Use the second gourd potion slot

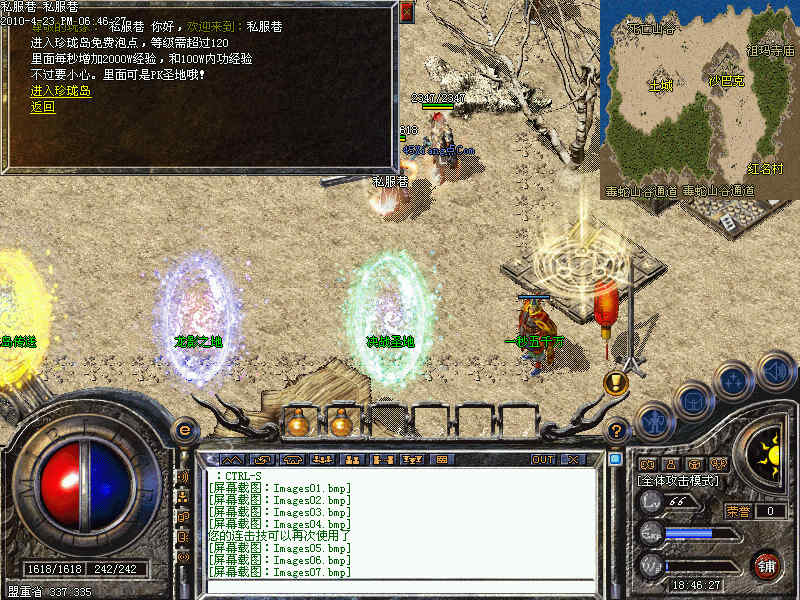pos(341,422)
